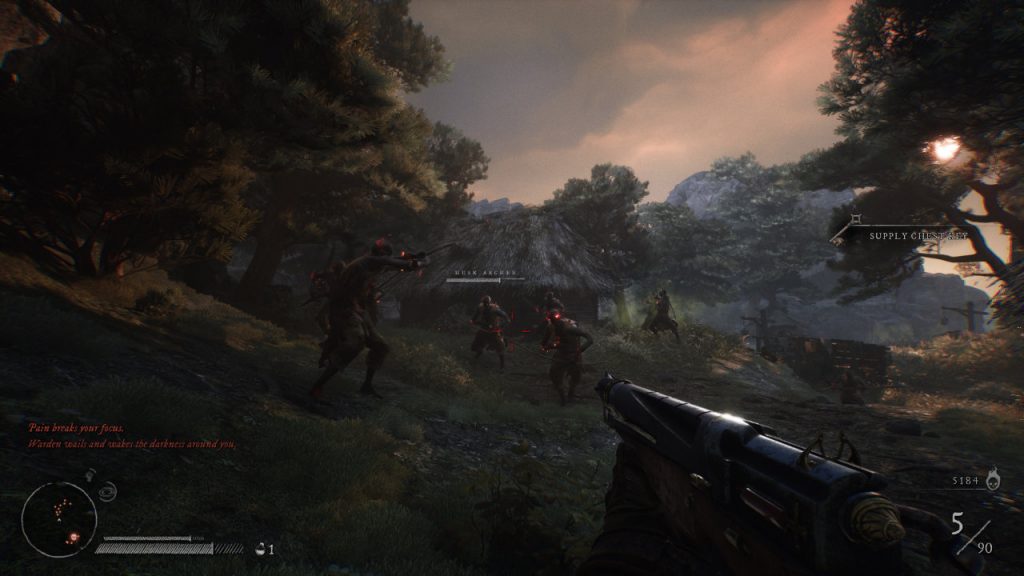Click the small lantern icon above the minimap
Screen dimensions: 1024x576
pyautogui.click(x=90, y=475)
